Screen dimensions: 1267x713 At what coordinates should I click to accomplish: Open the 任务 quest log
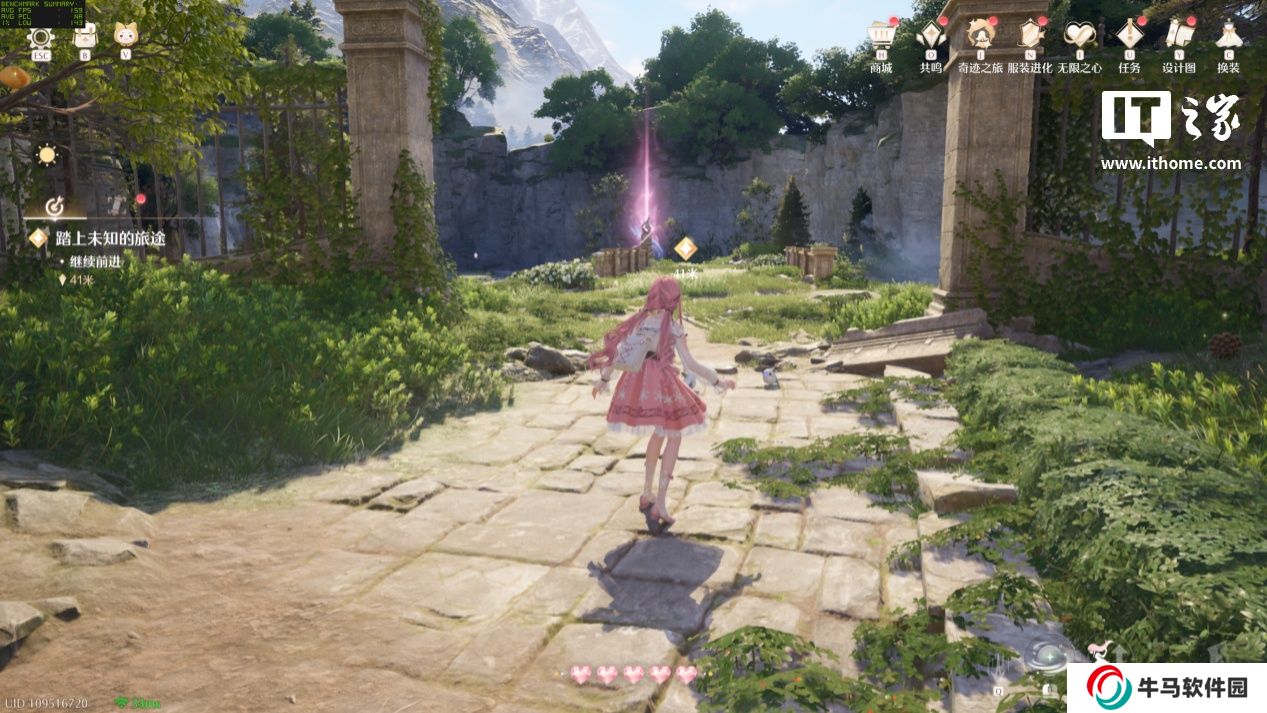pyautogui.click(x=1130, y=37)
